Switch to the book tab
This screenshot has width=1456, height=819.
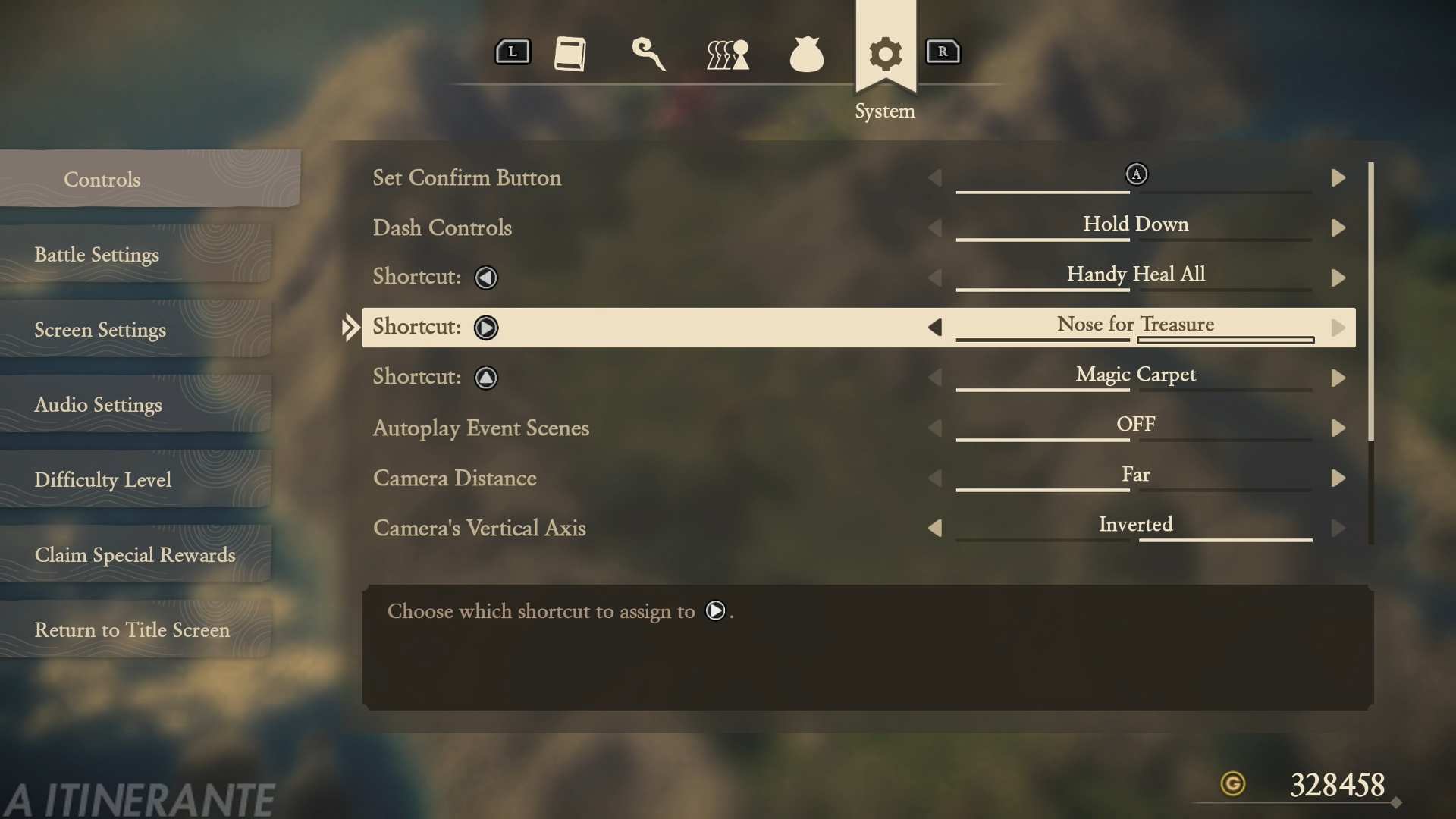570,54
